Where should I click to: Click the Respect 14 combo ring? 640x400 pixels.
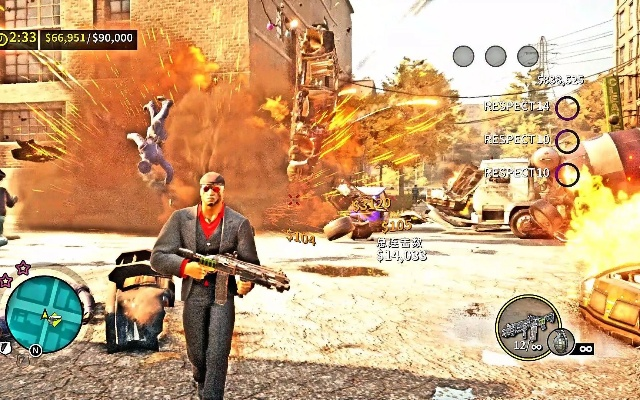pos(567,107)
